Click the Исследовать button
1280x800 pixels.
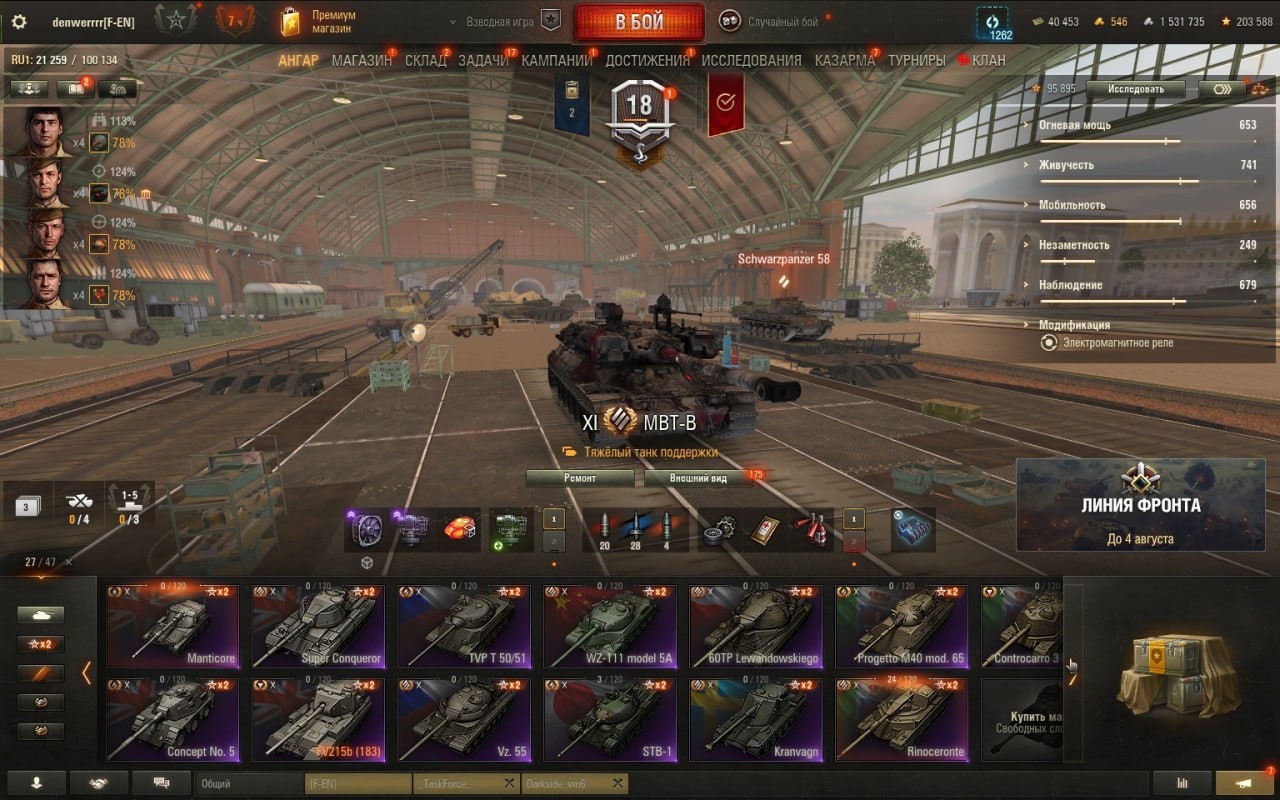(1135, 88)
